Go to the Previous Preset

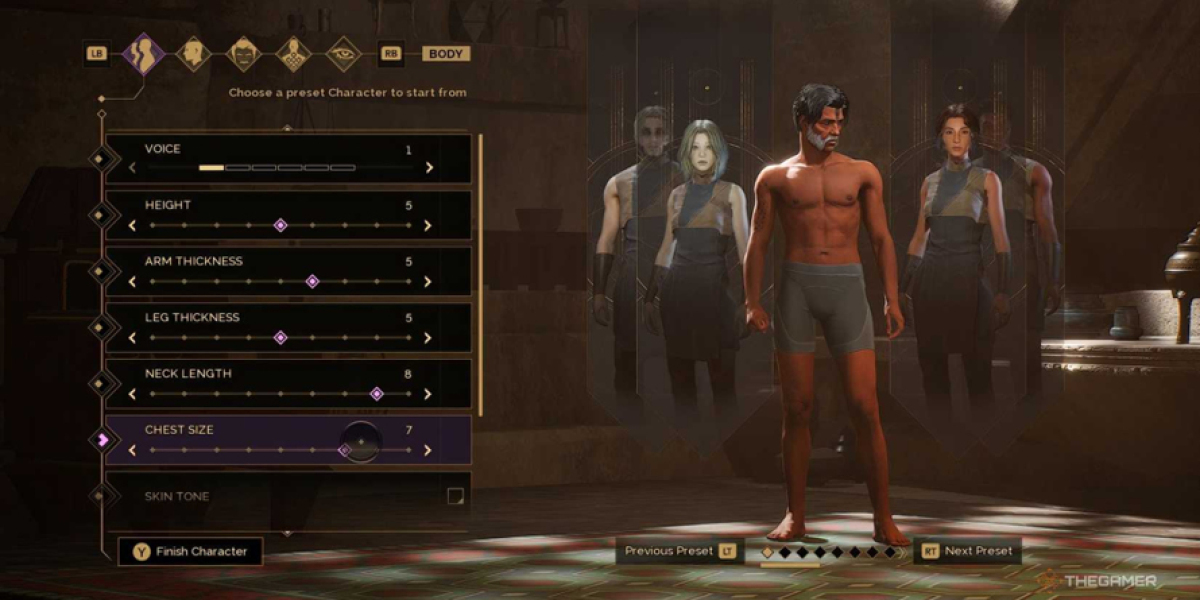coord(679,551)
